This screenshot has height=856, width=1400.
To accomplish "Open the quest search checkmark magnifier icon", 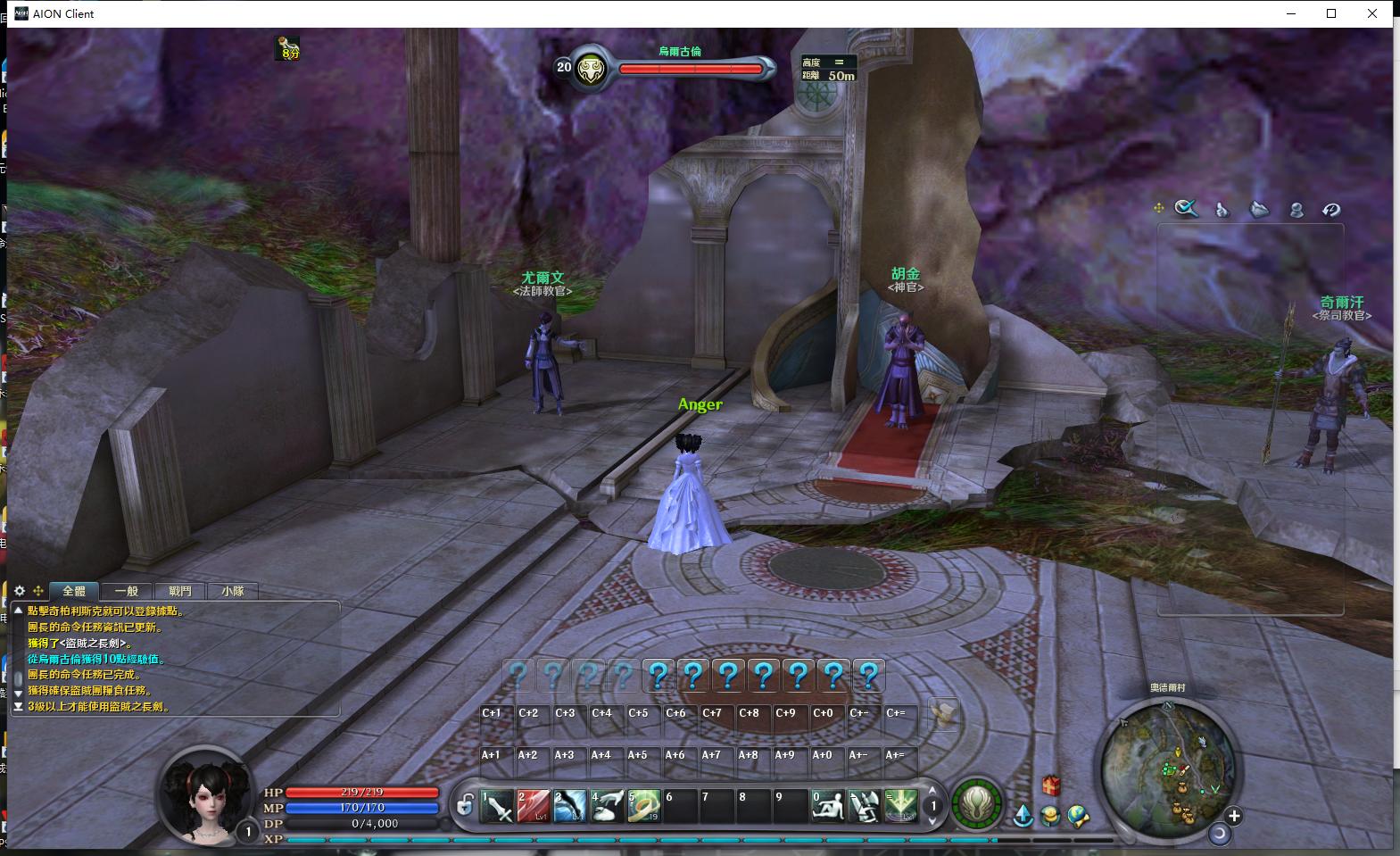I will pos(1186,209).
